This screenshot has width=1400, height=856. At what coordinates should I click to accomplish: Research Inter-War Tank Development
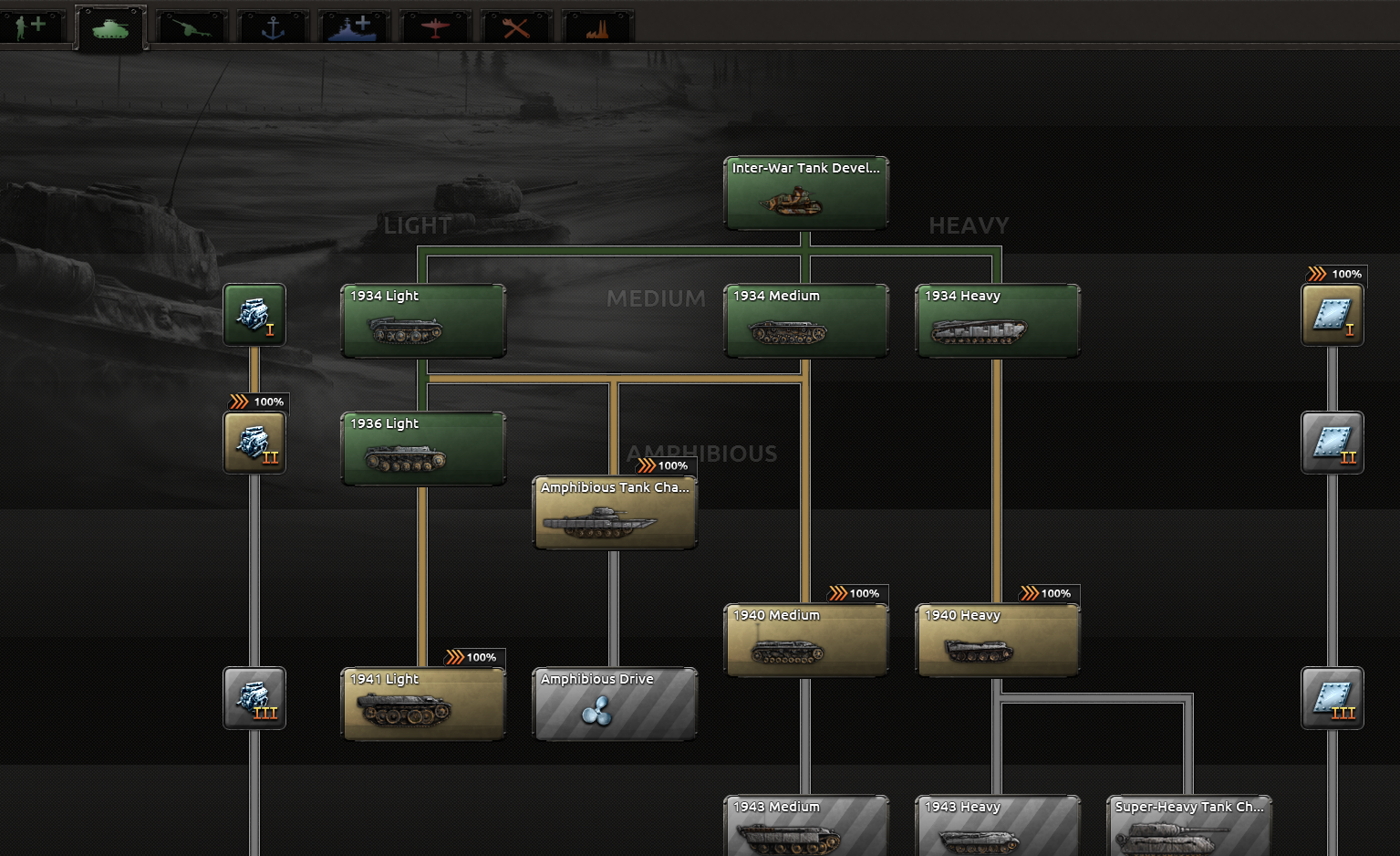(805, 193)
